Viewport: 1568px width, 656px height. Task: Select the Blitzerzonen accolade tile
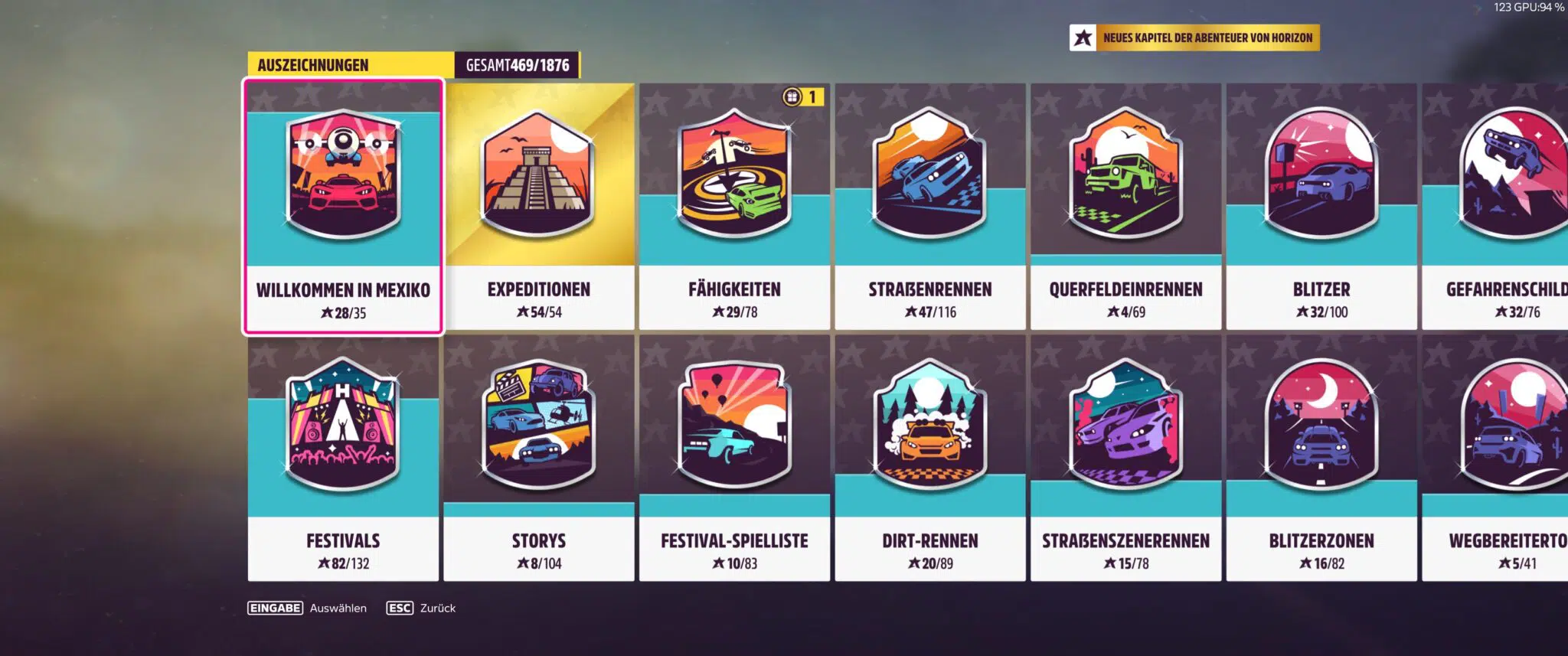(x=1321, y=458)
